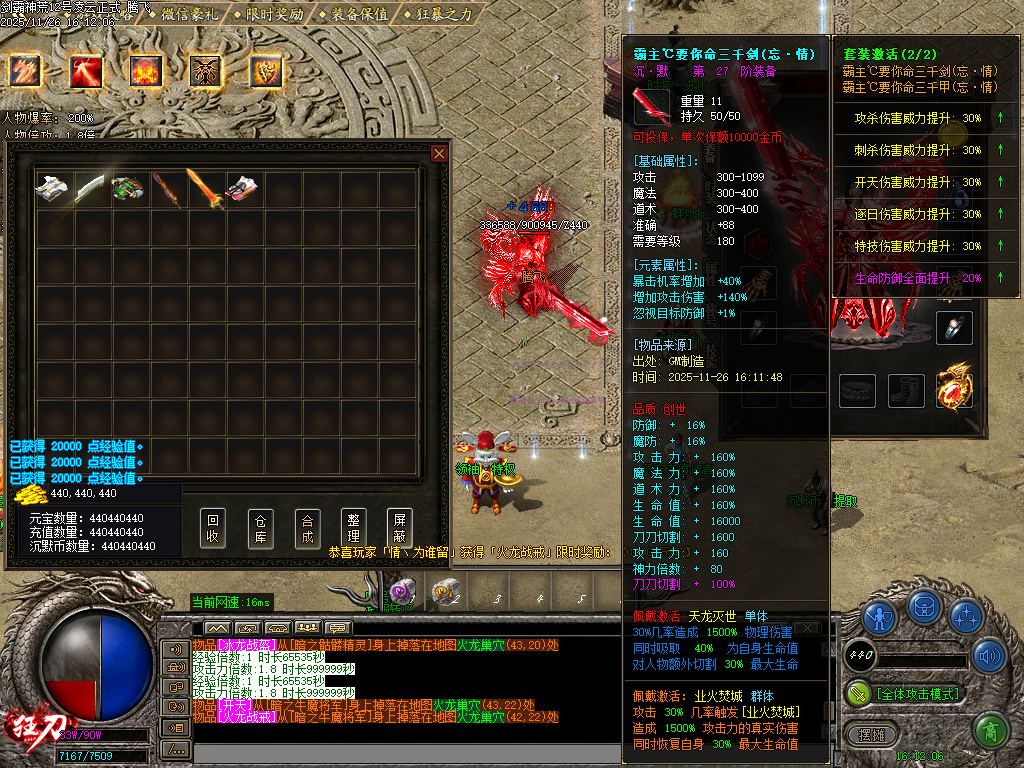Open the 仓库 warehouse
This screenshot has width=1024, height=768.
tap(260, 528)
